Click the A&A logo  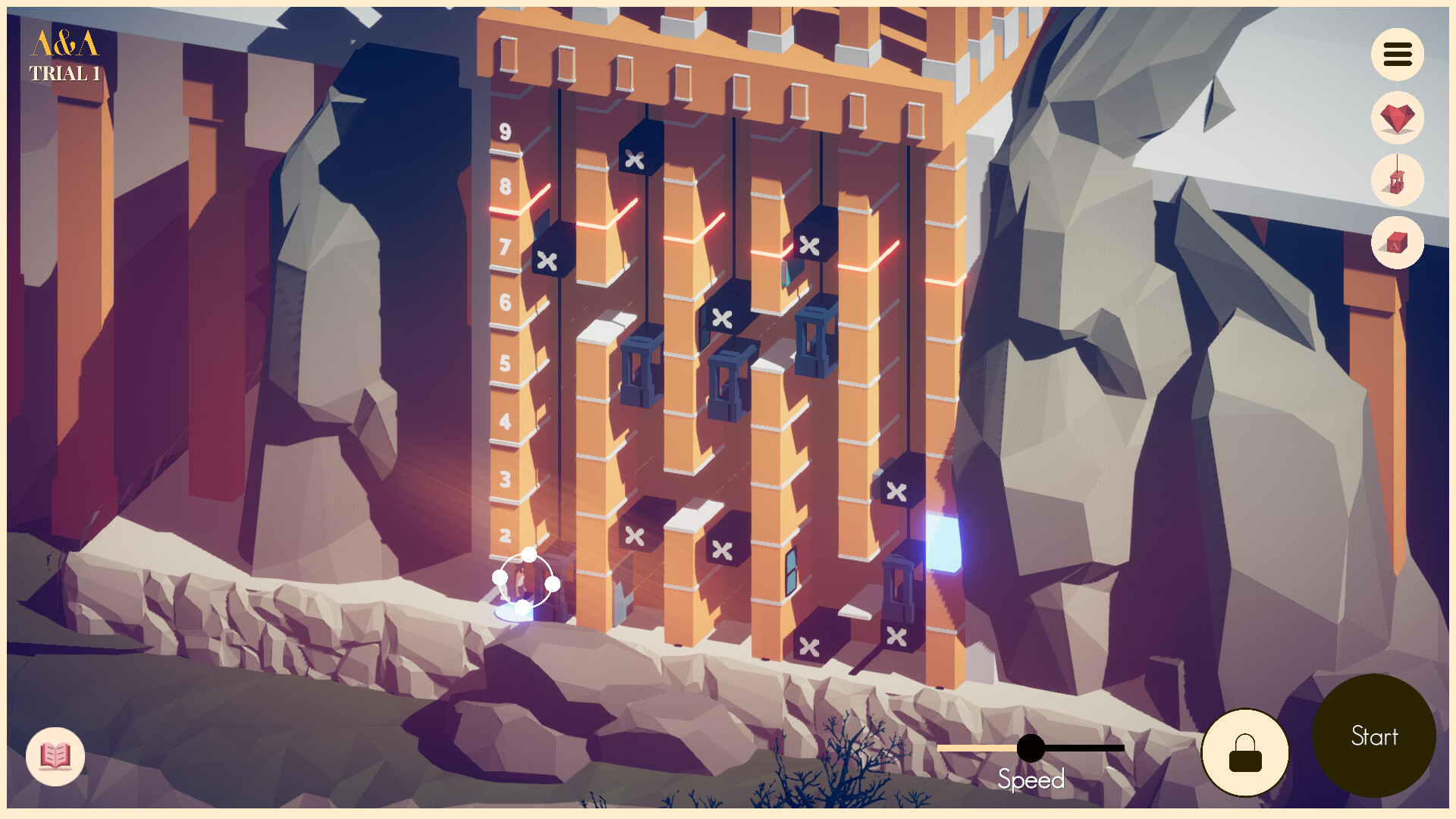point(64,43)
